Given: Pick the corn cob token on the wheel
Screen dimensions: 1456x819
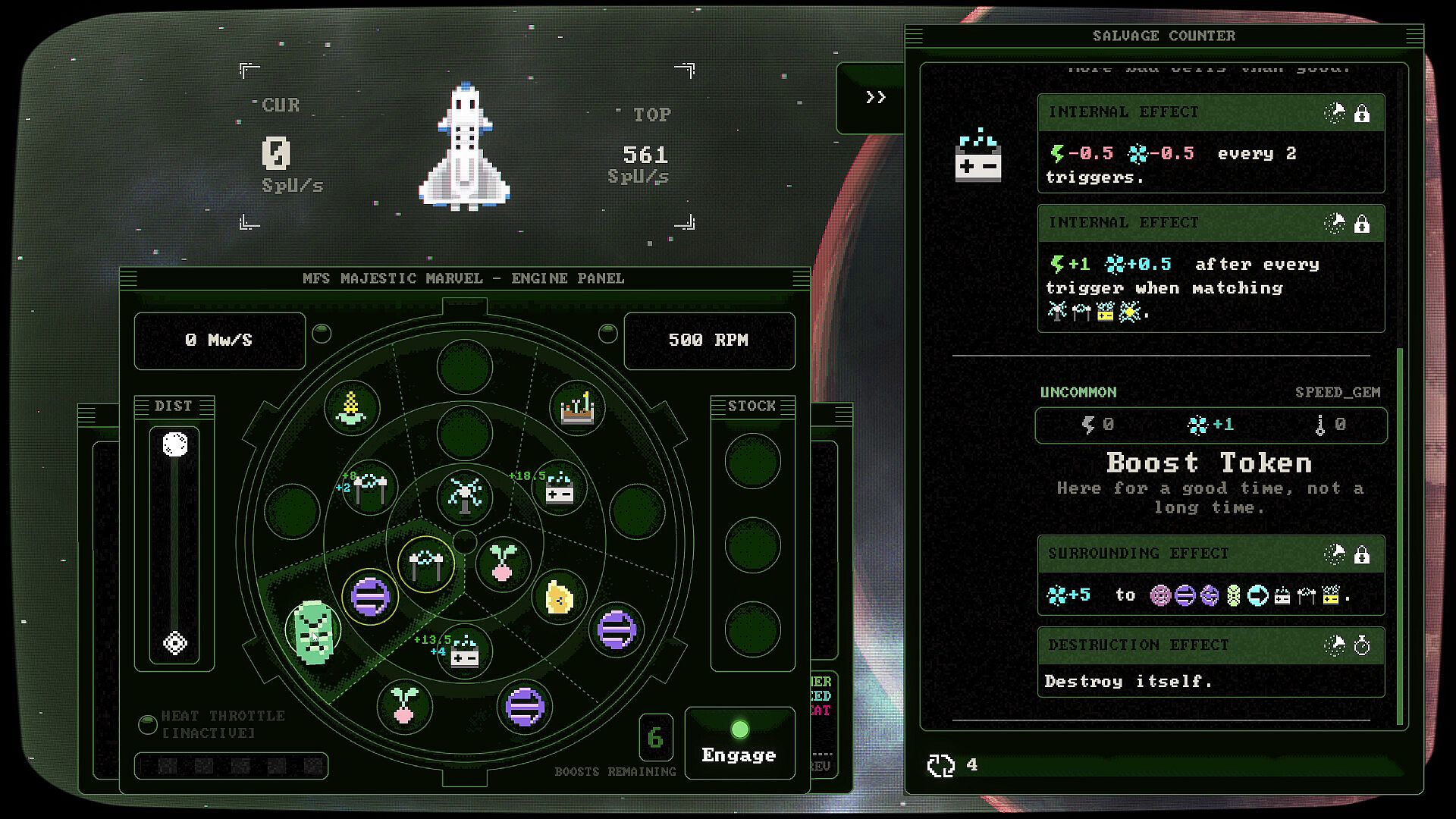Looking at the screenshot, I should click(x=351, y=408).
